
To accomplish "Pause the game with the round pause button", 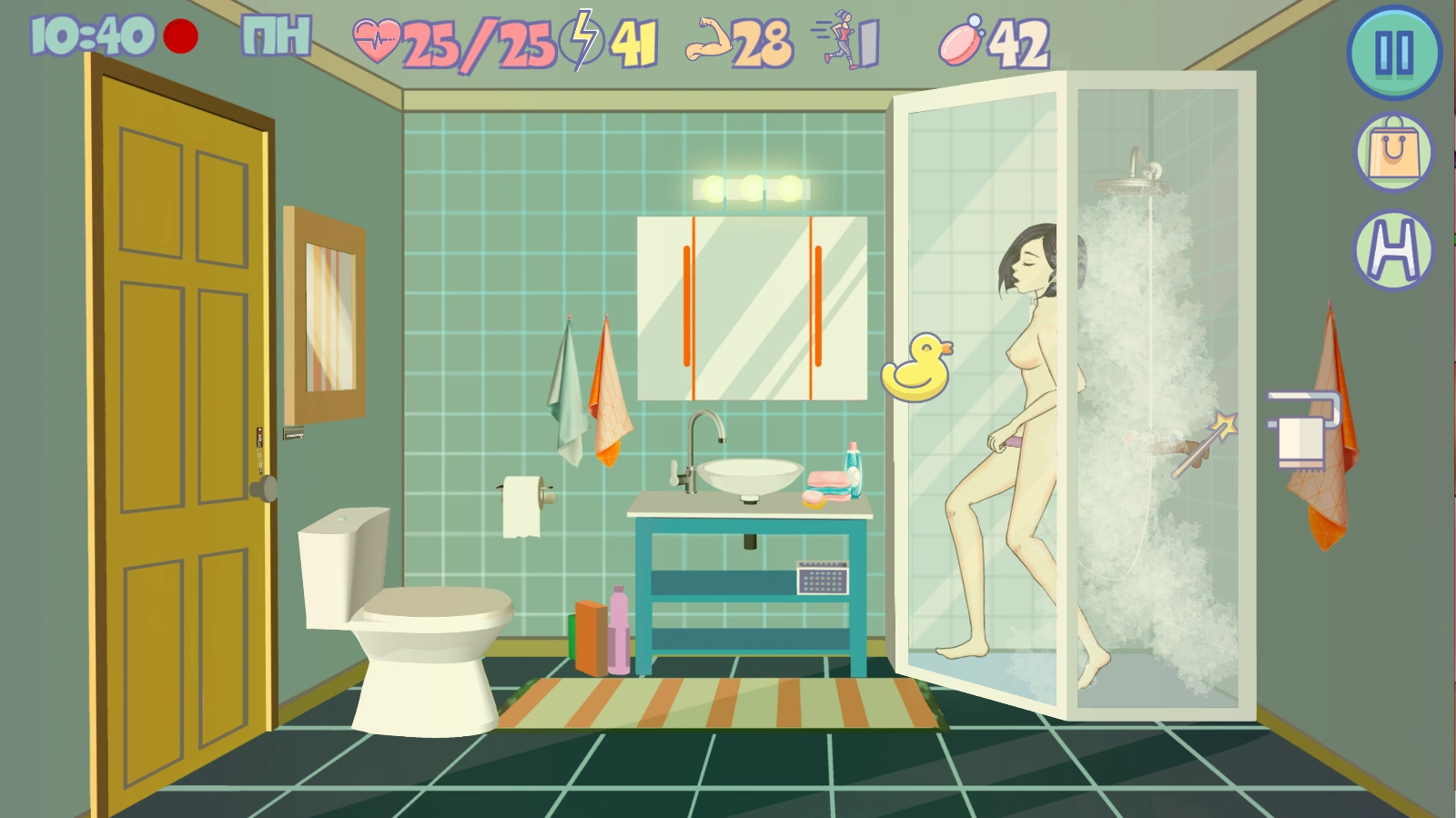I will (1393, 53).
